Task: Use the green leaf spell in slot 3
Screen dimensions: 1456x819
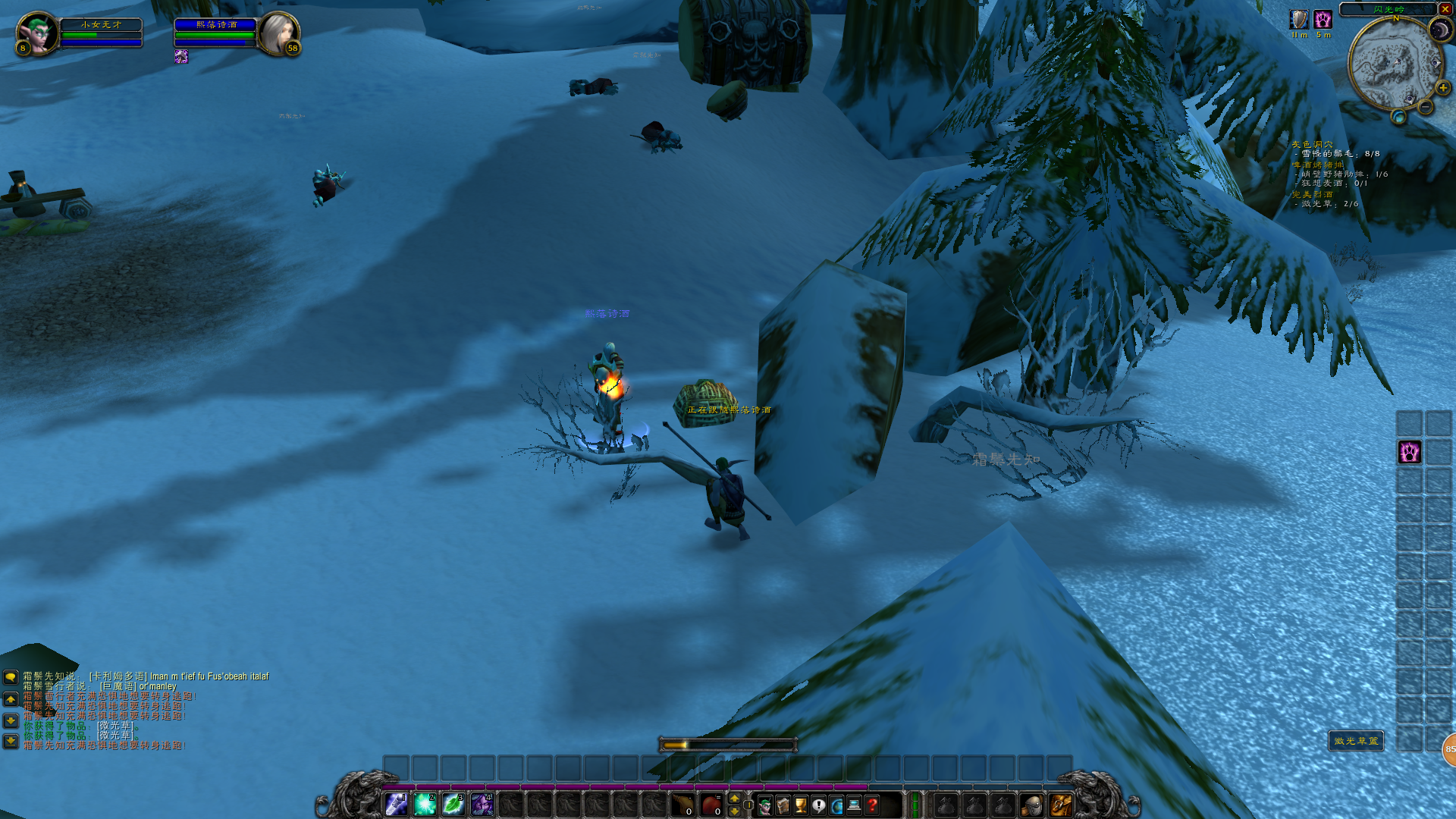Action: (453, 804)
